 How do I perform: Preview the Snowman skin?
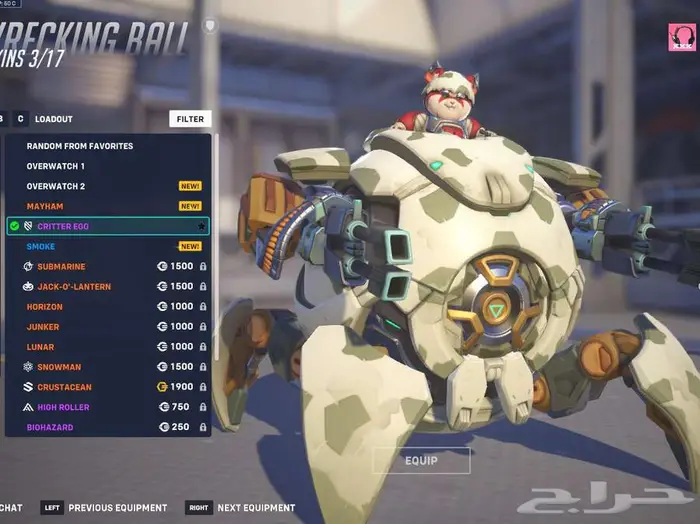click(60, 367)
